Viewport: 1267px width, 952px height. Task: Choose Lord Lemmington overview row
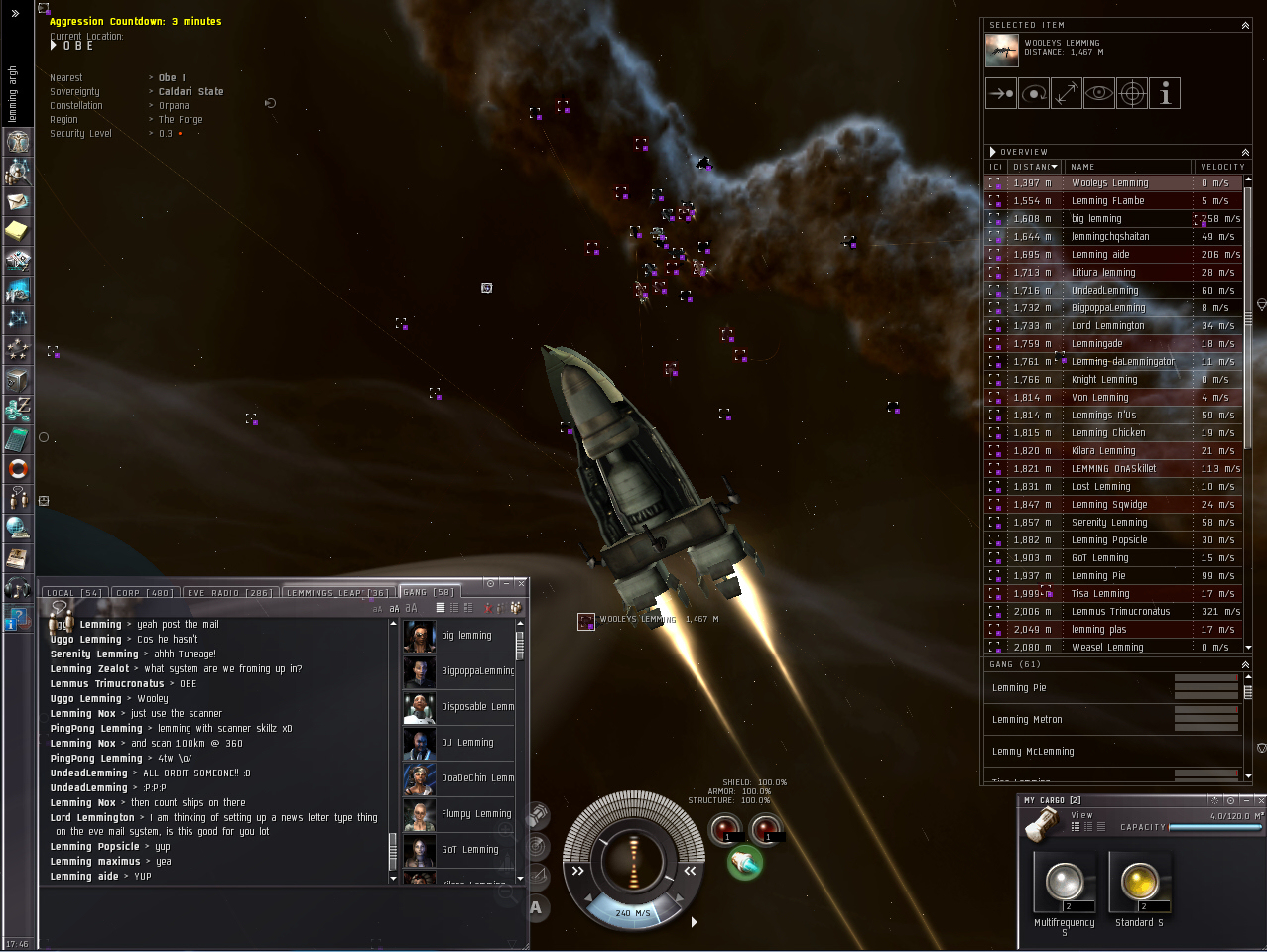[1107, 326]
